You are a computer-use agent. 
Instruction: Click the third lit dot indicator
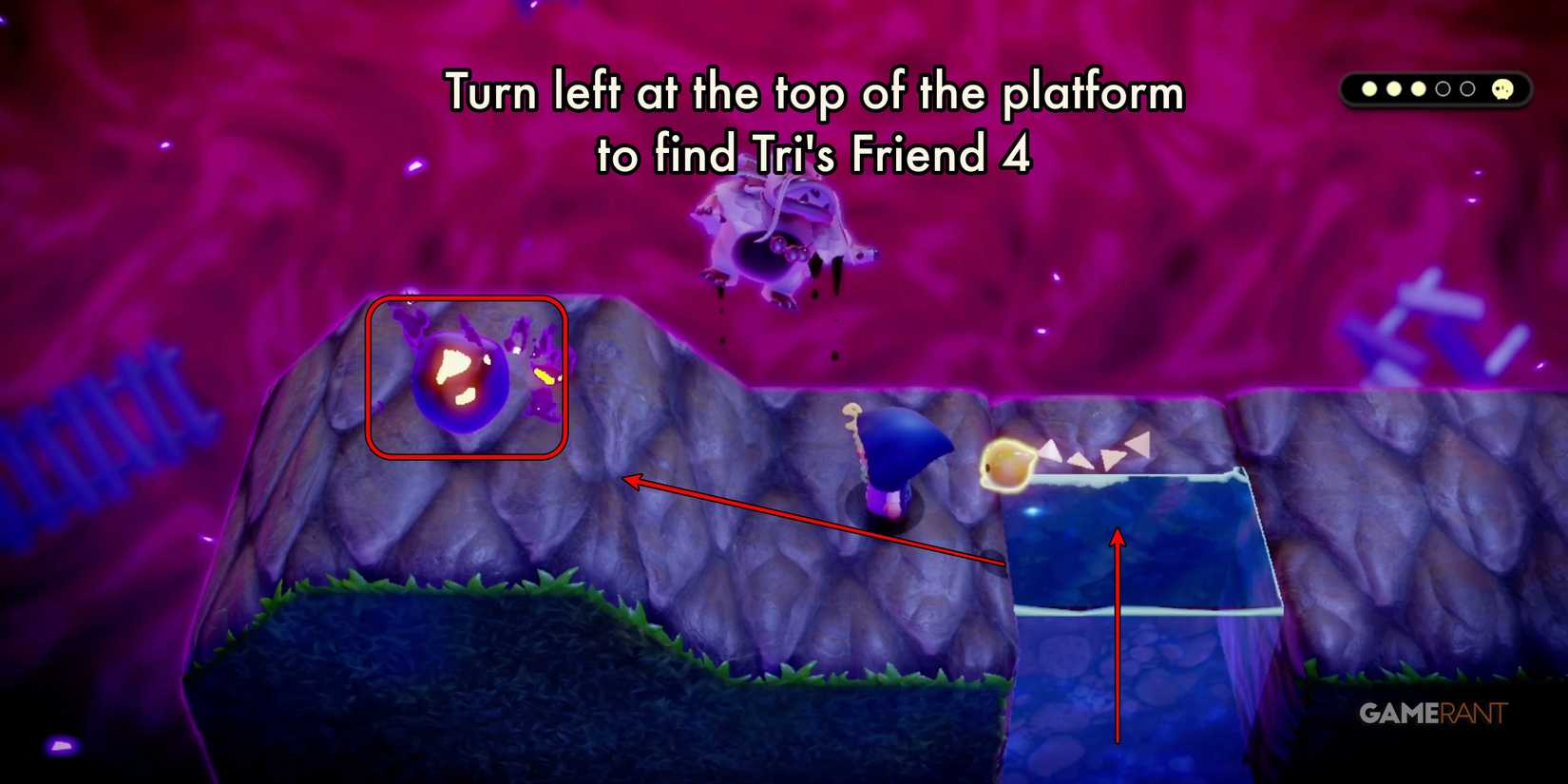click(1419, 88)
